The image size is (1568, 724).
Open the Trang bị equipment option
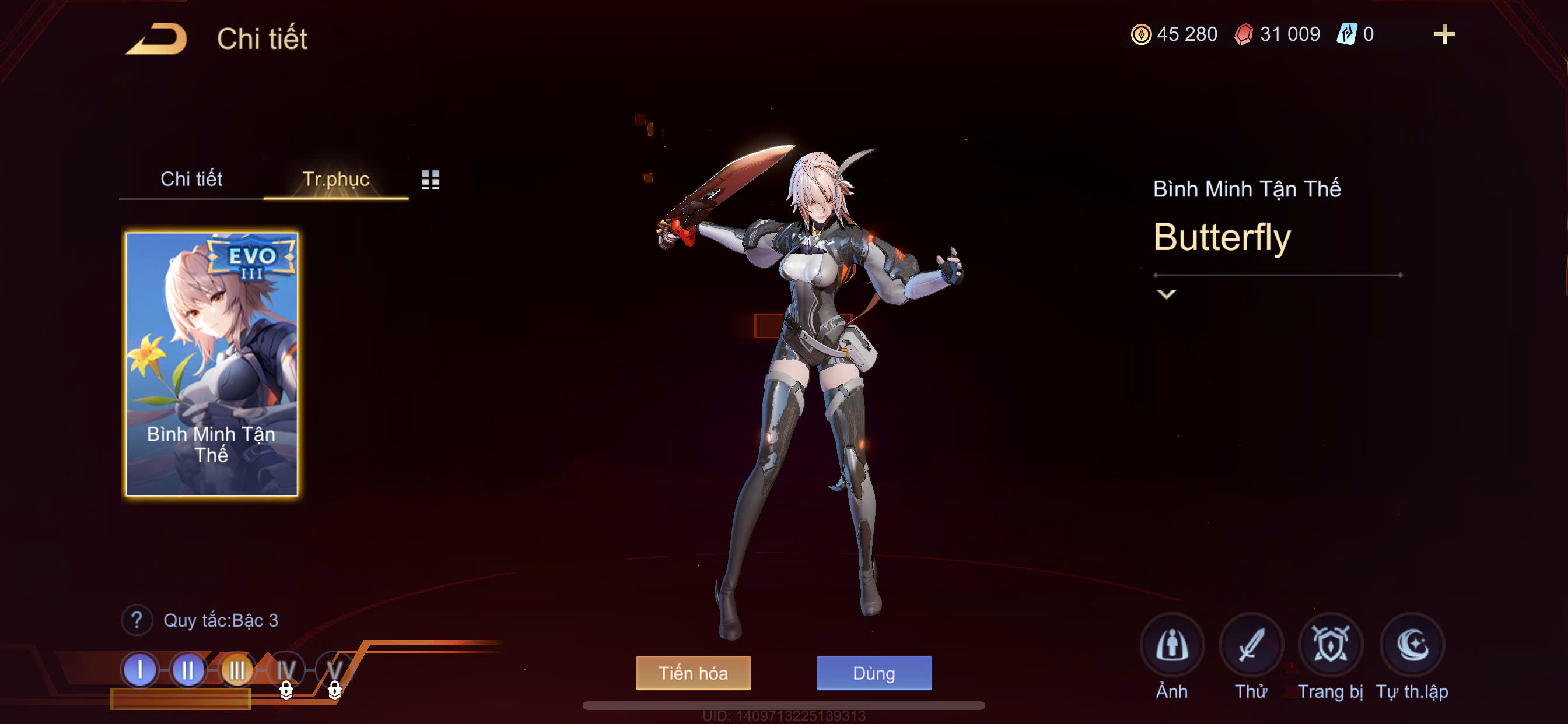pos(1330,645)
